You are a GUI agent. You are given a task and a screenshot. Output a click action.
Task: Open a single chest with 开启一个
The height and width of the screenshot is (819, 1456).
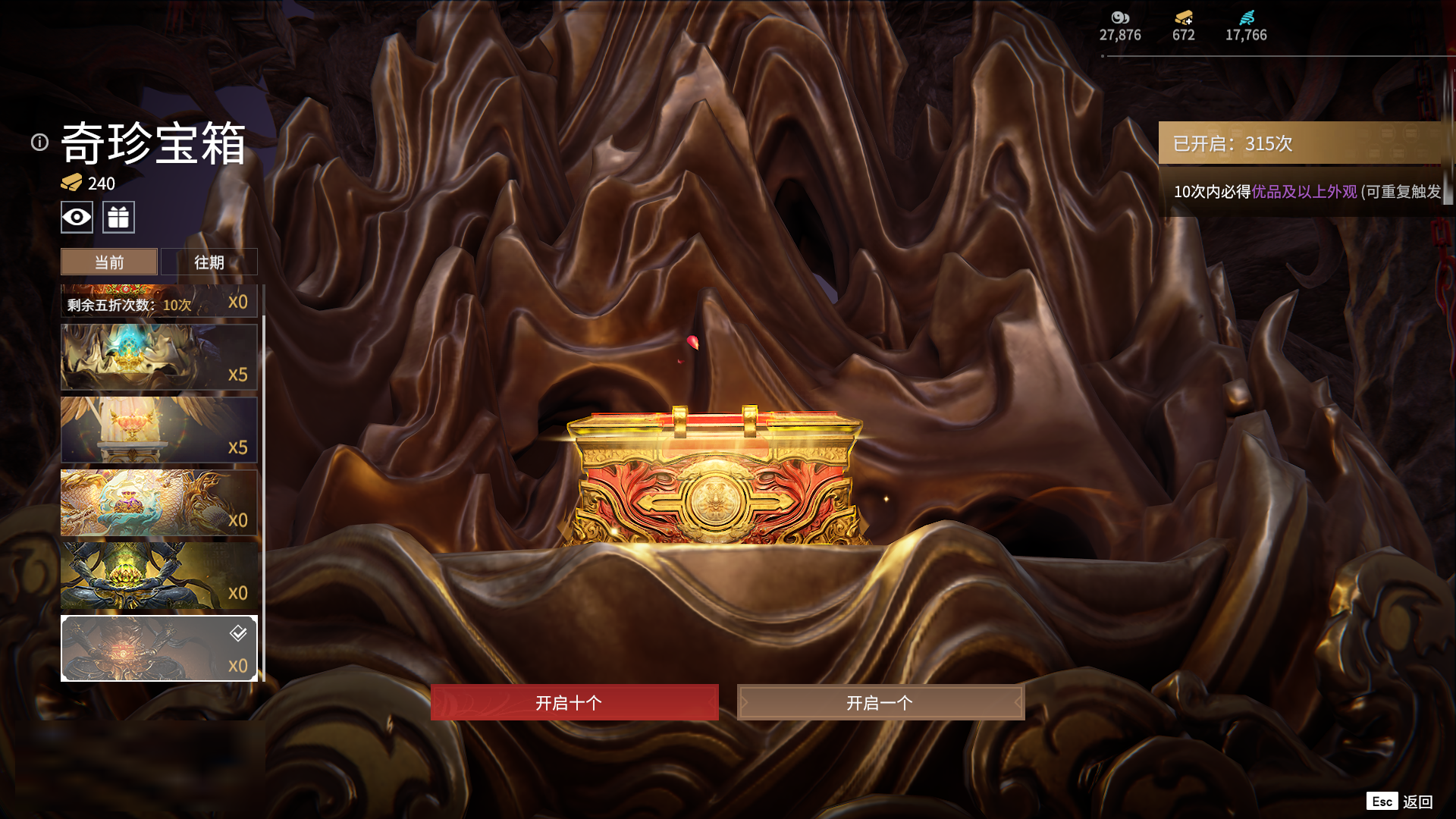tap(880, 702)
